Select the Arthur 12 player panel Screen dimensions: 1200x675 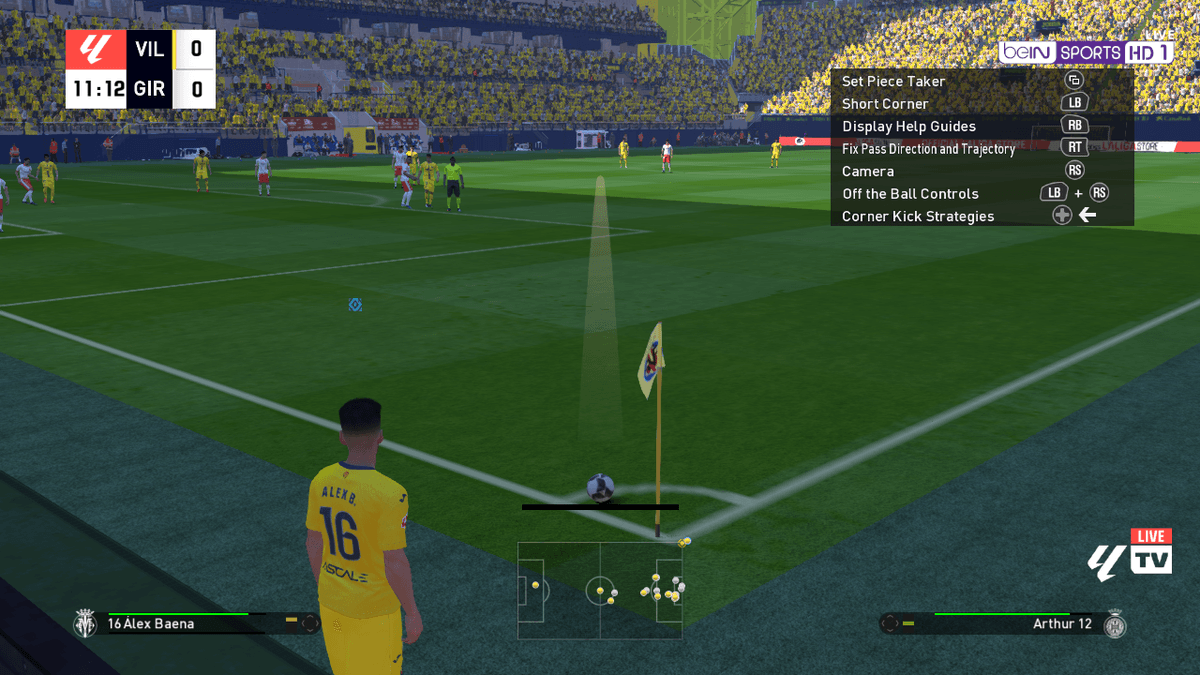1003,623
